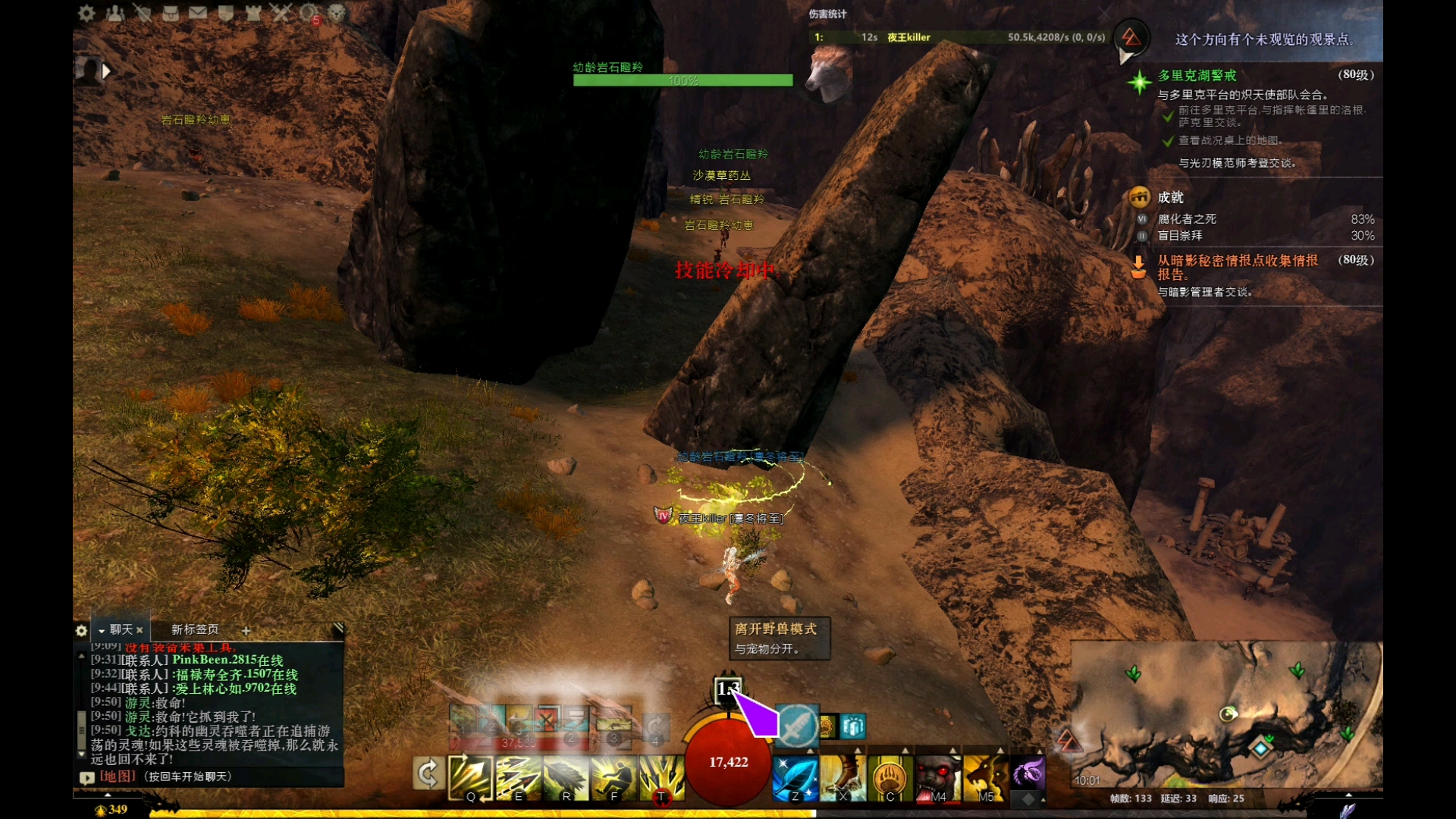
Task: Open the crossed swords PvP panel
Action: (x=281, y=13)
